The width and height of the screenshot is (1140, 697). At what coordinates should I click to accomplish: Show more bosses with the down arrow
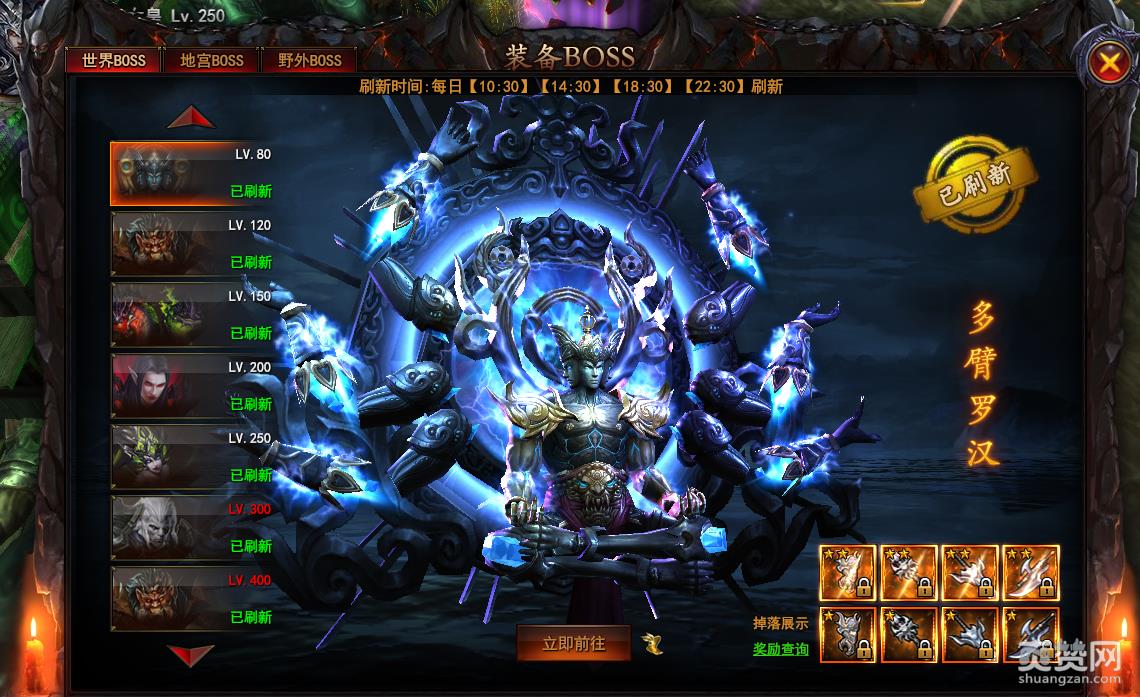point(191,655)
